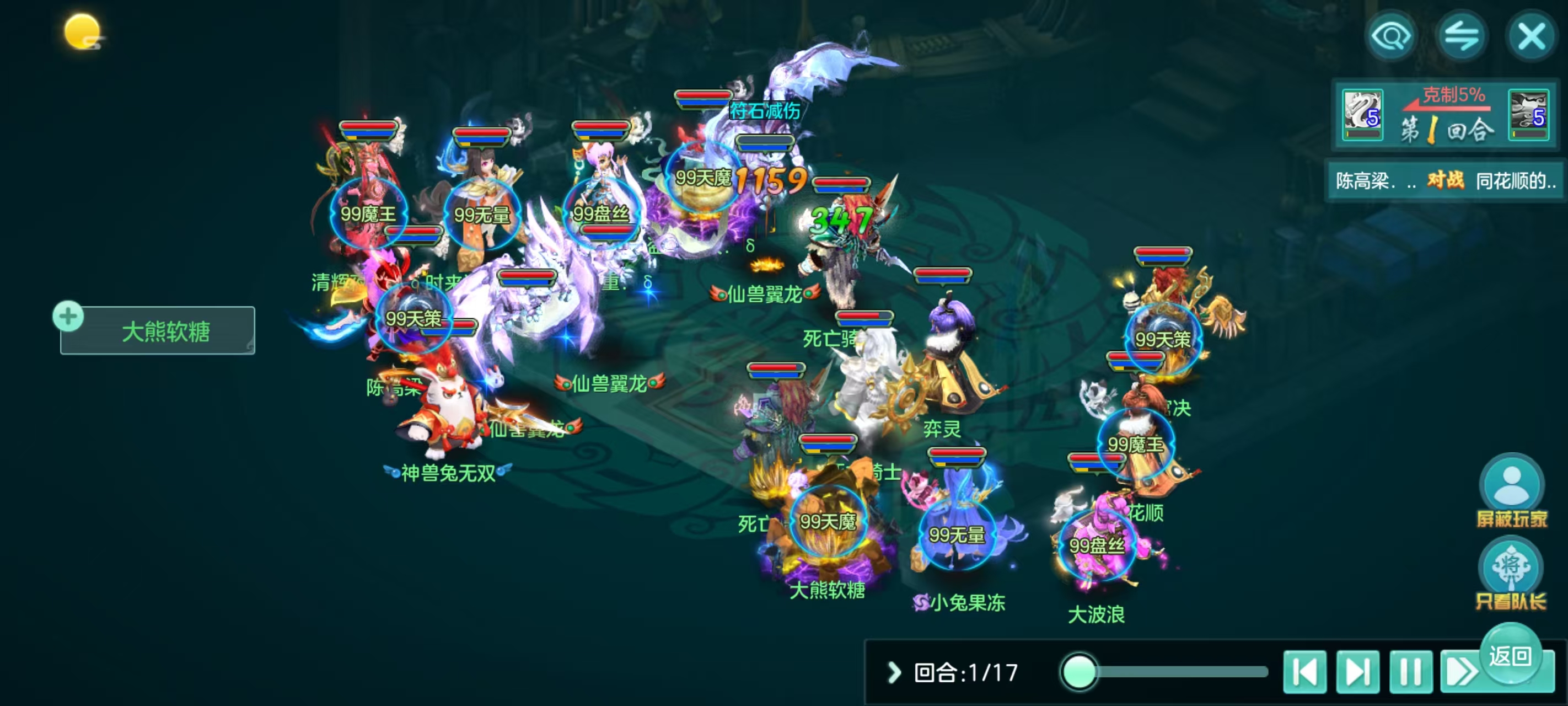
Task: Open the right team formation icon
Action: click(1528, 115)
